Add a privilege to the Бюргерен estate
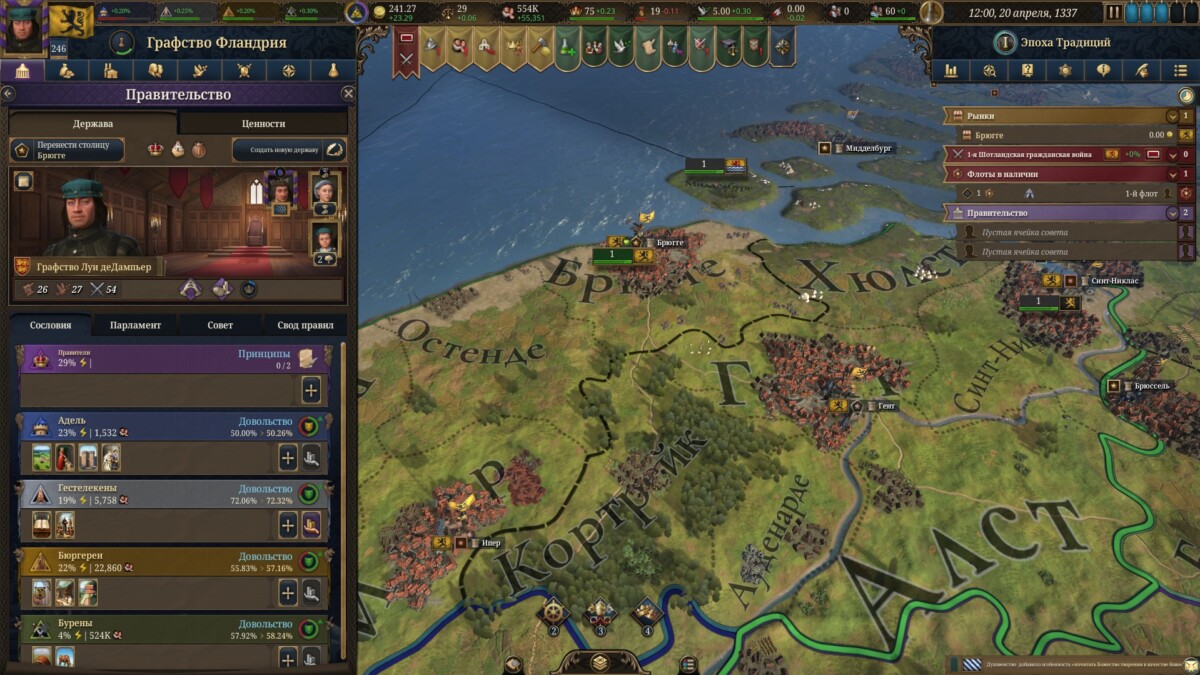This screenshot has width=1200, height=675. click(288, 593)
